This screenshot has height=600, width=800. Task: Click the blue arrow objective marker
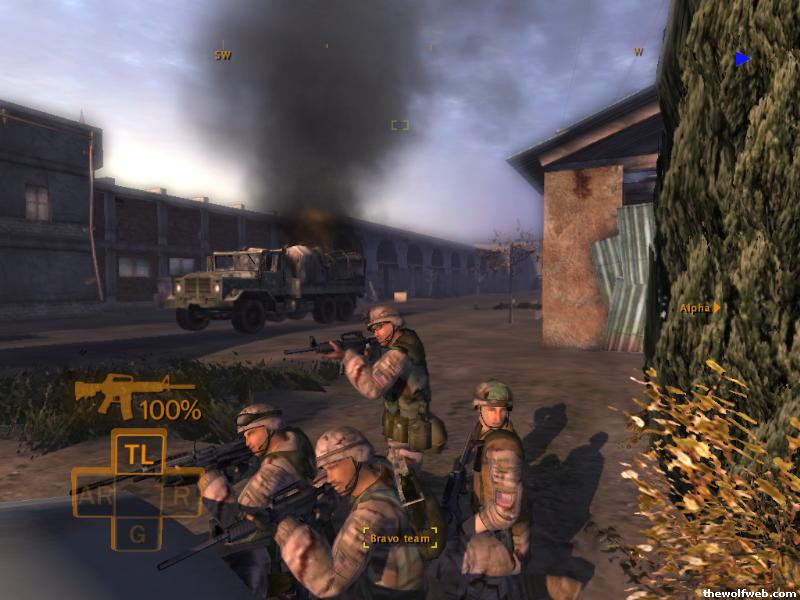(x=742, y=59)
